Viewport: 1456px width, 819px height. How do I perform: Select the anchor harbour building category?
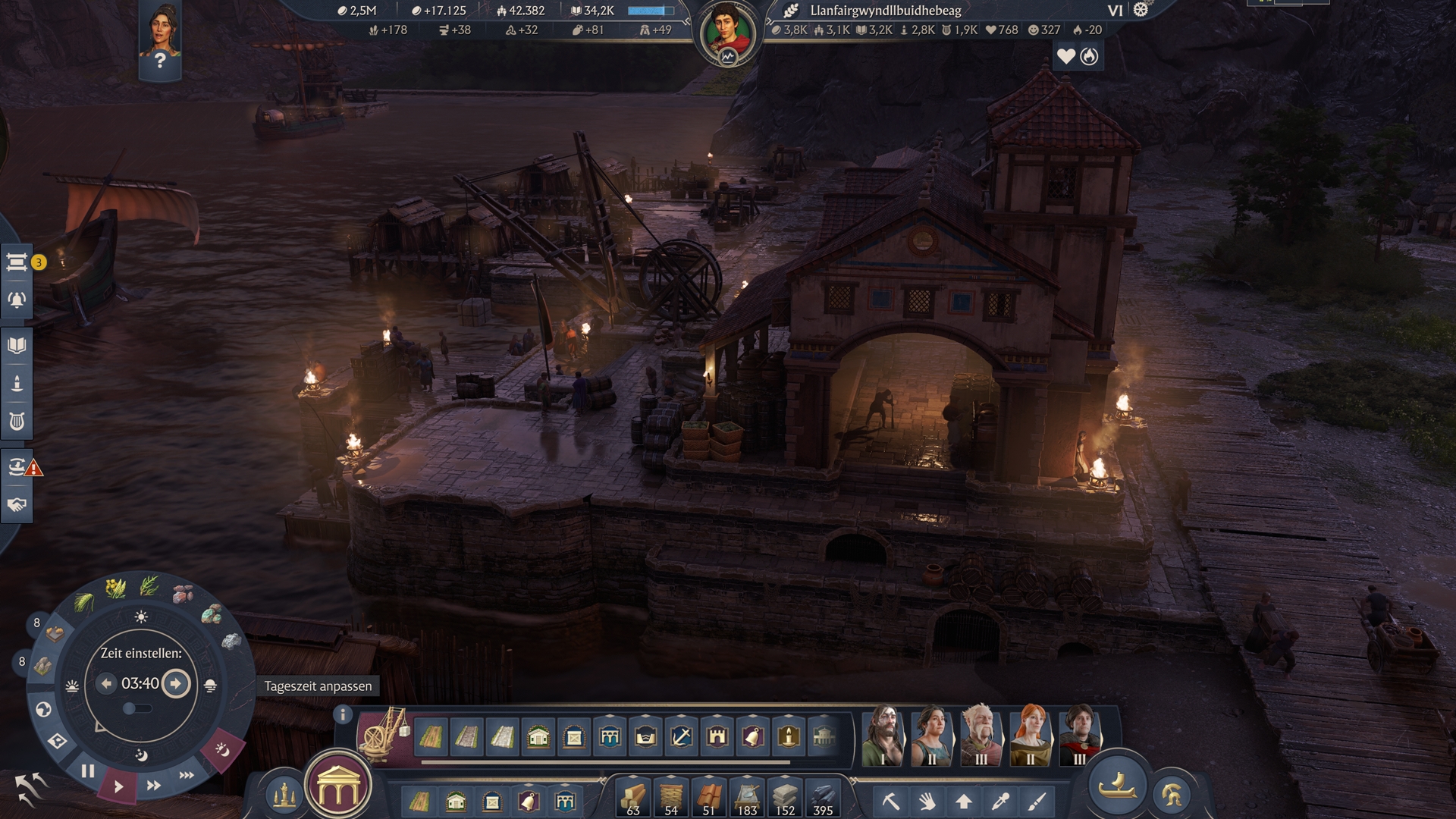[x=681, y=736]
